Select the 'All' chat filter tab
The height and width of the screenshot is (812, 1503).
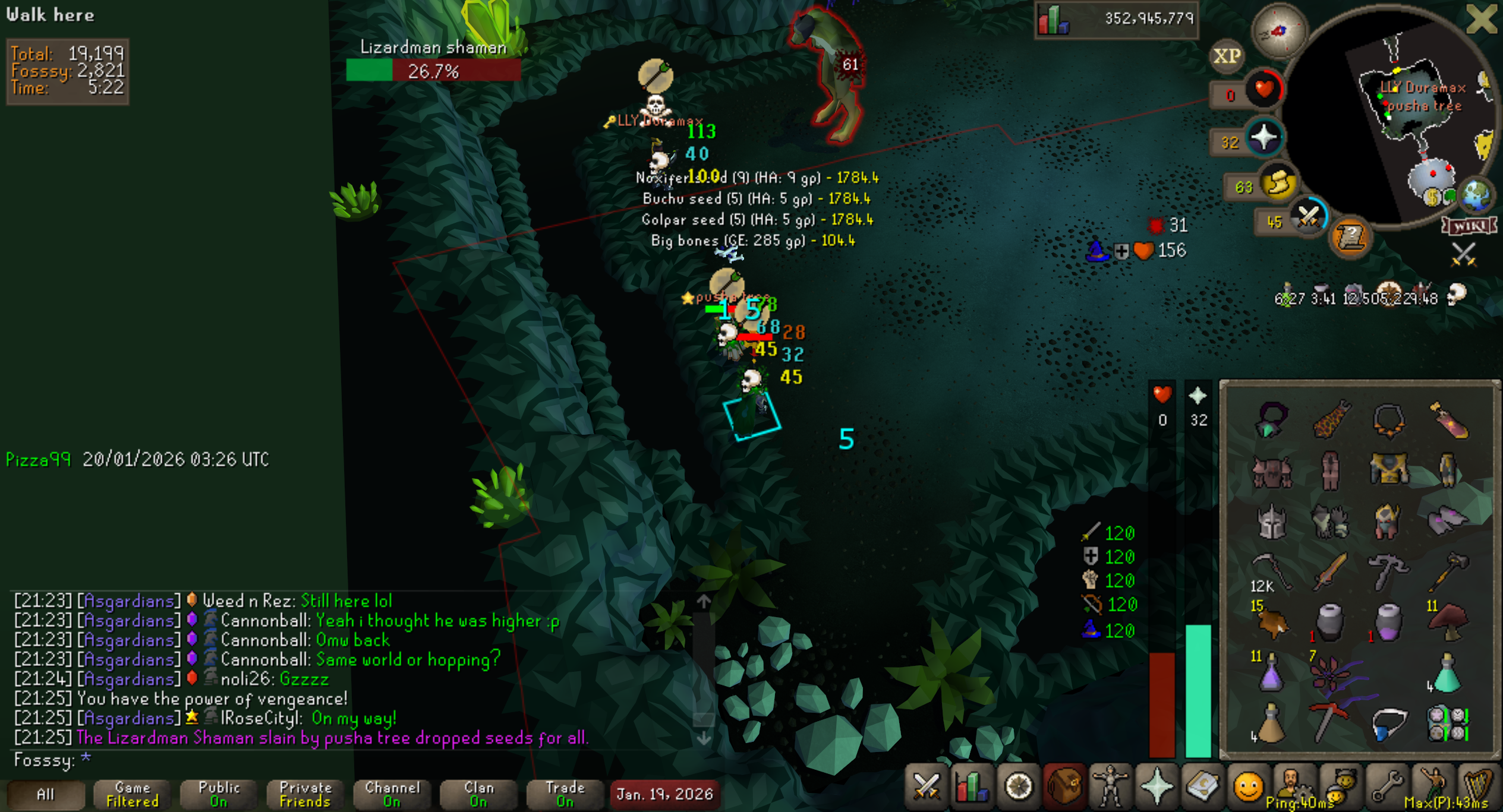[45, 794]
